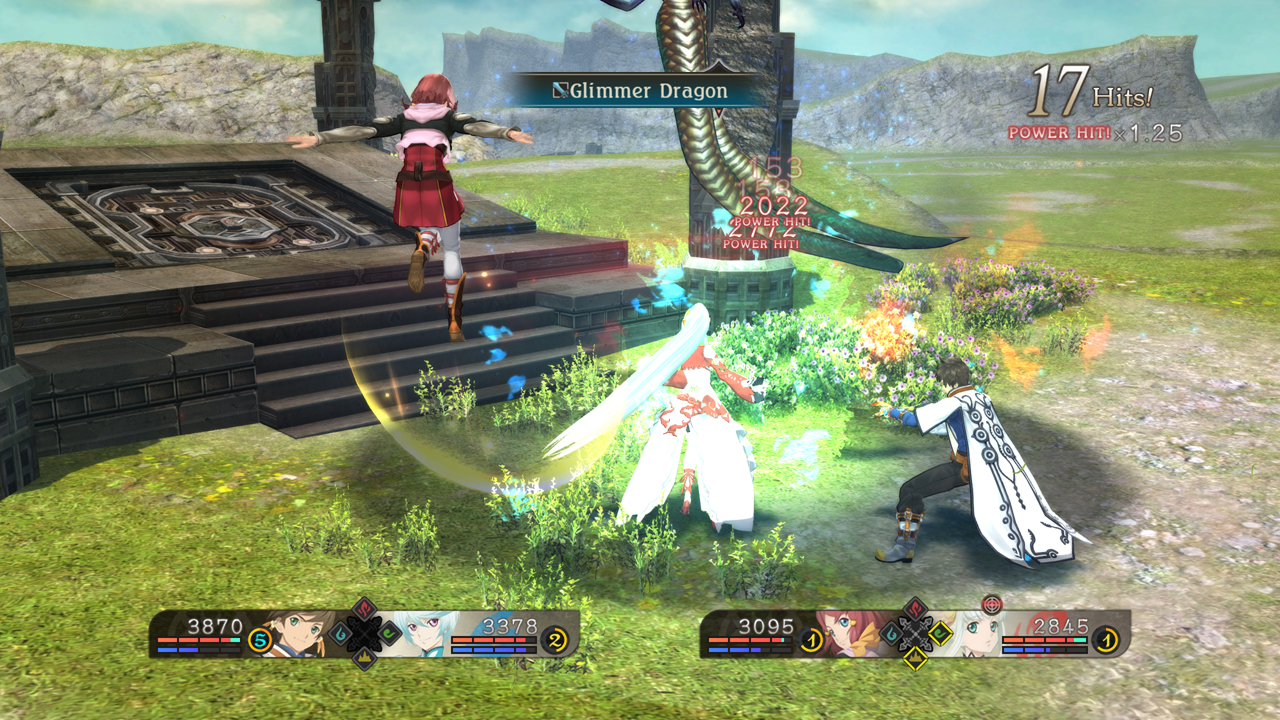The width and height of the screenshot is (1280, 720).
Task: Select the right panel's red fire seraph icon
Action: pos(915,609)
